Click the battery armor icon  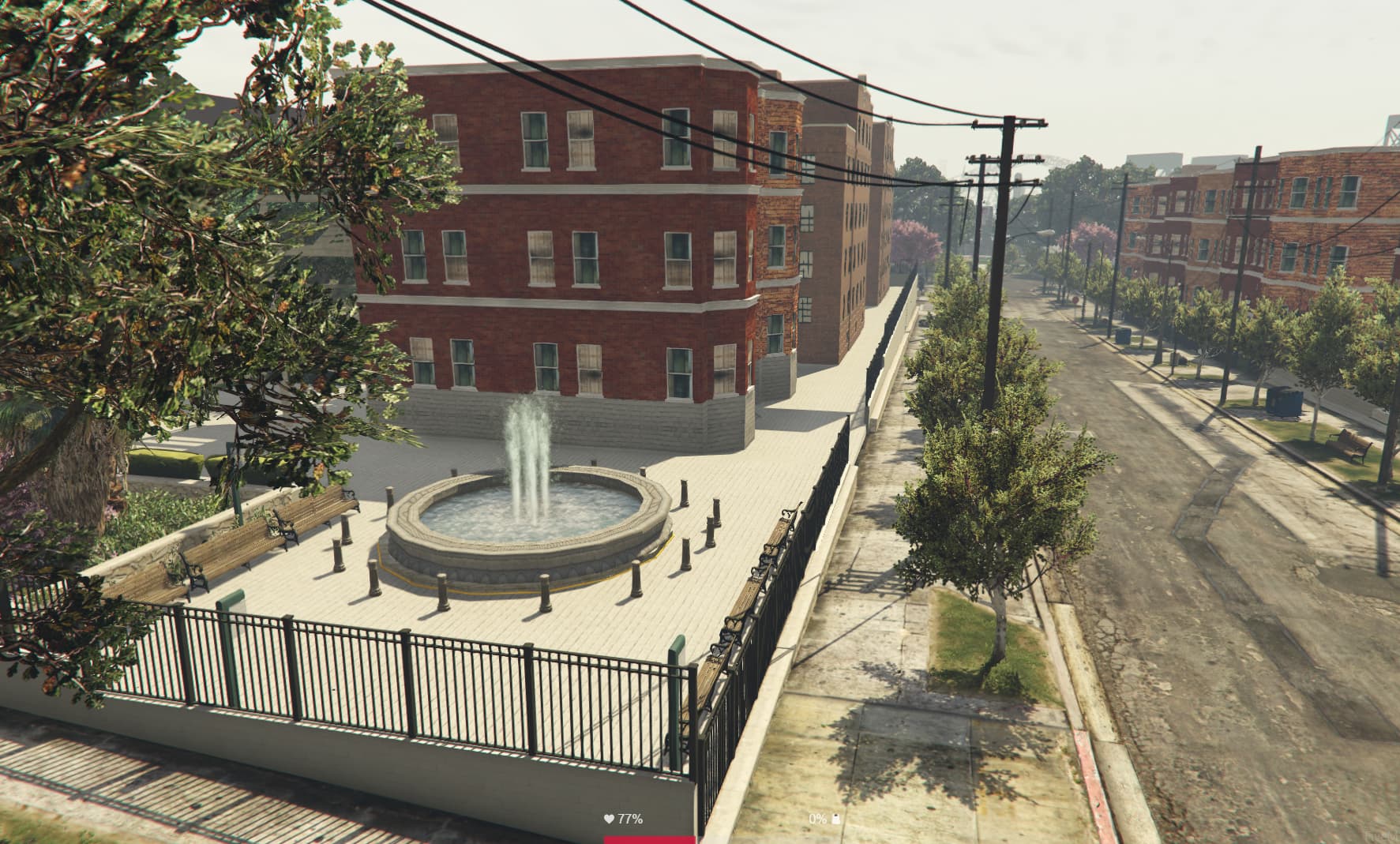pos(835,818)
